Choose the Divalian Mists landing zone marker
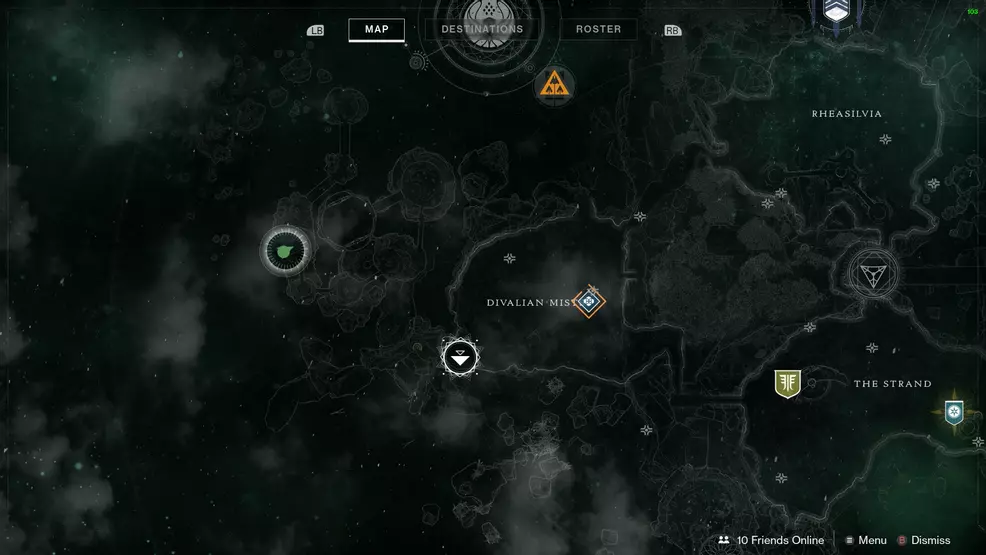This screenshot has width=986, height=555. (589, 300)
